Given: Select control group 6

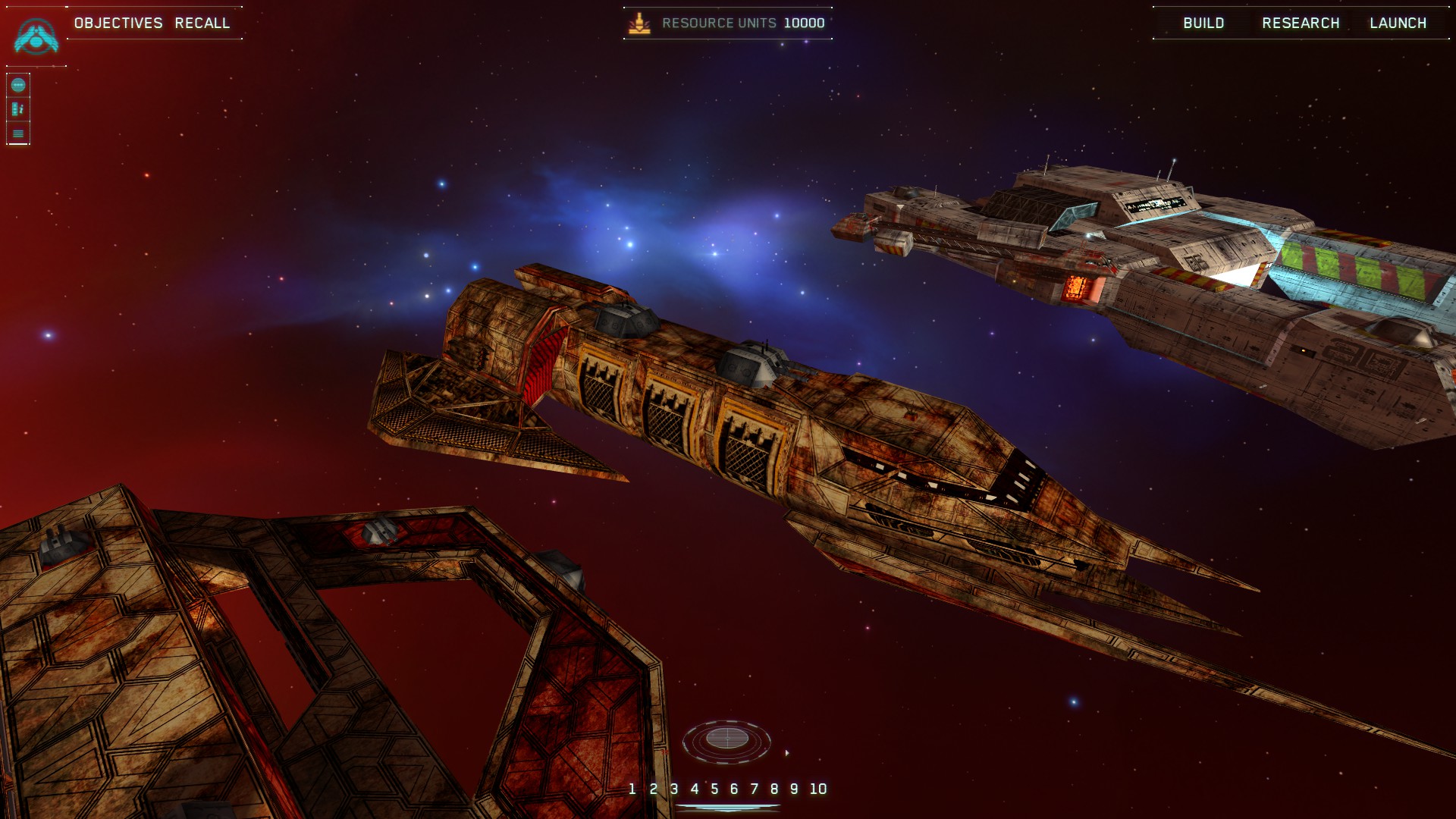Looking at the screenshot, I should 734,789.
